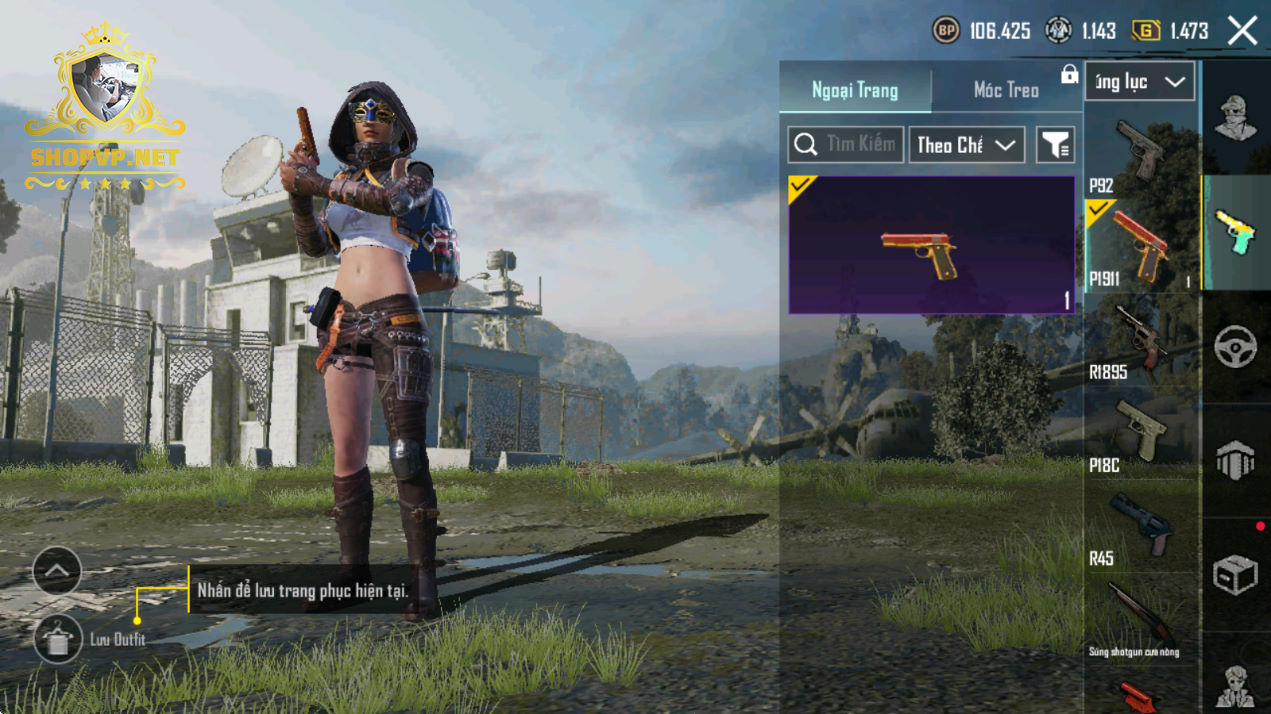Select the sawed-off shotgun entry
1271x714 pixels.
(1139, 620)
